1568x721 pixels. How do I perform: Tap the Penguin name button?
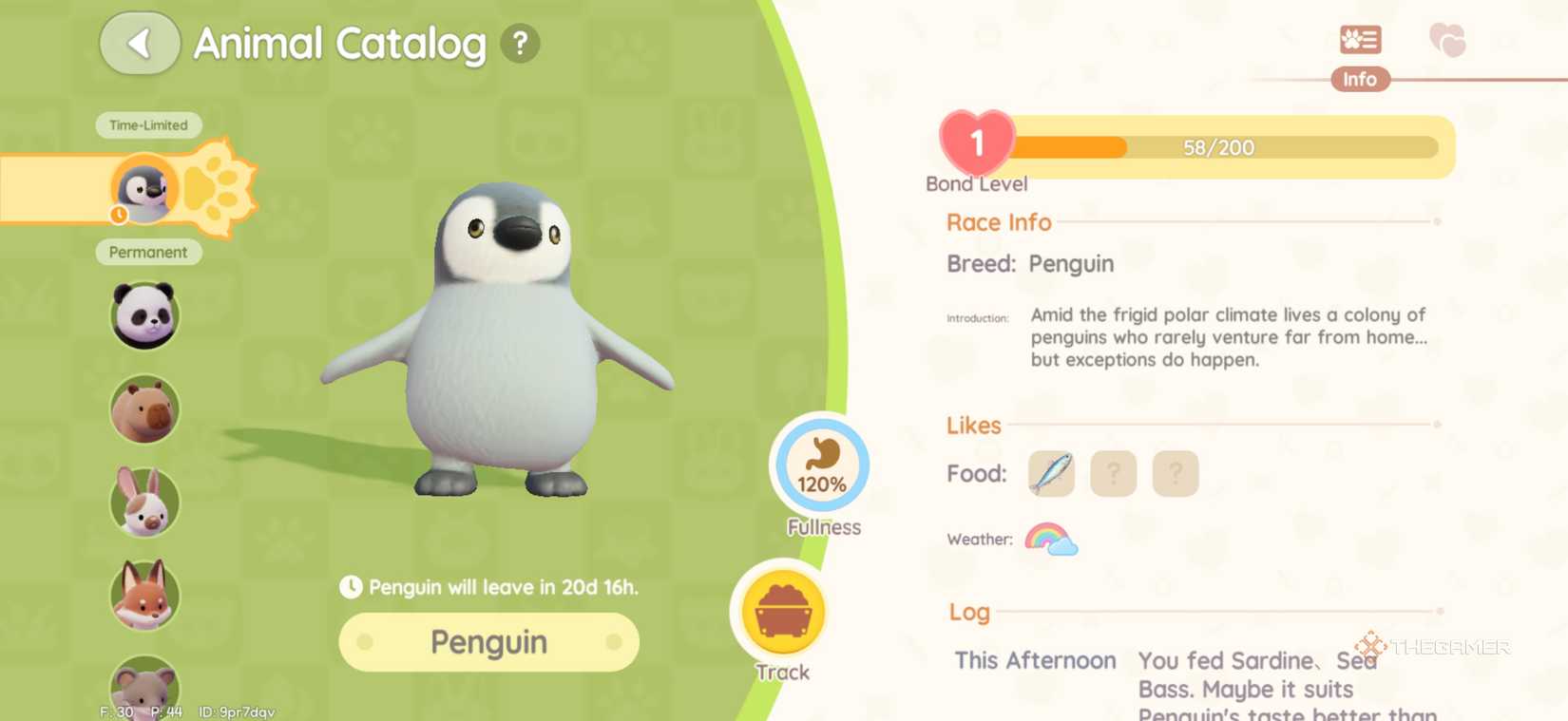click(x=488, y=641)
